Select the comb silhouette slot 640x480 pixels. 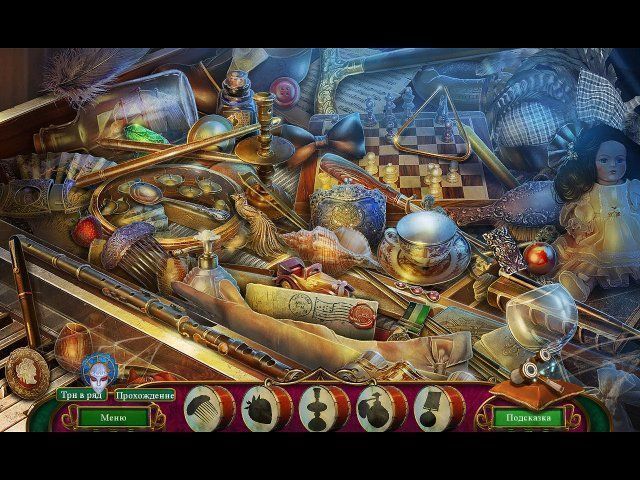tap(205, 407)
